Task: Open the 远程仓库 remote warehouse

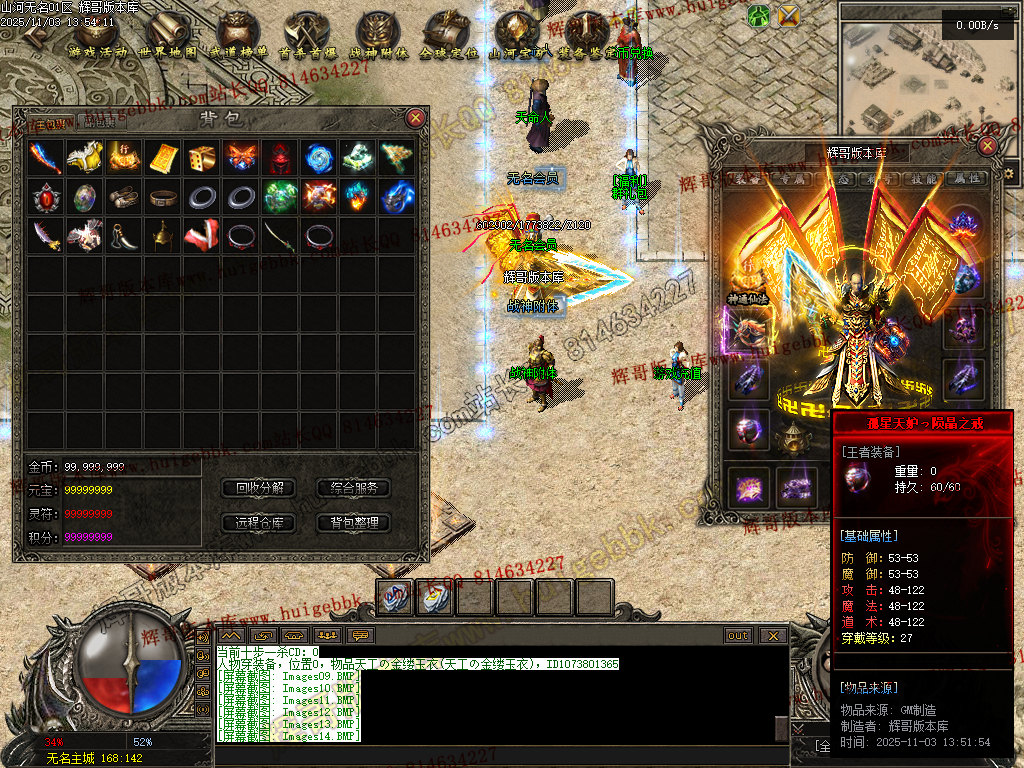Action: click(259, 522)
